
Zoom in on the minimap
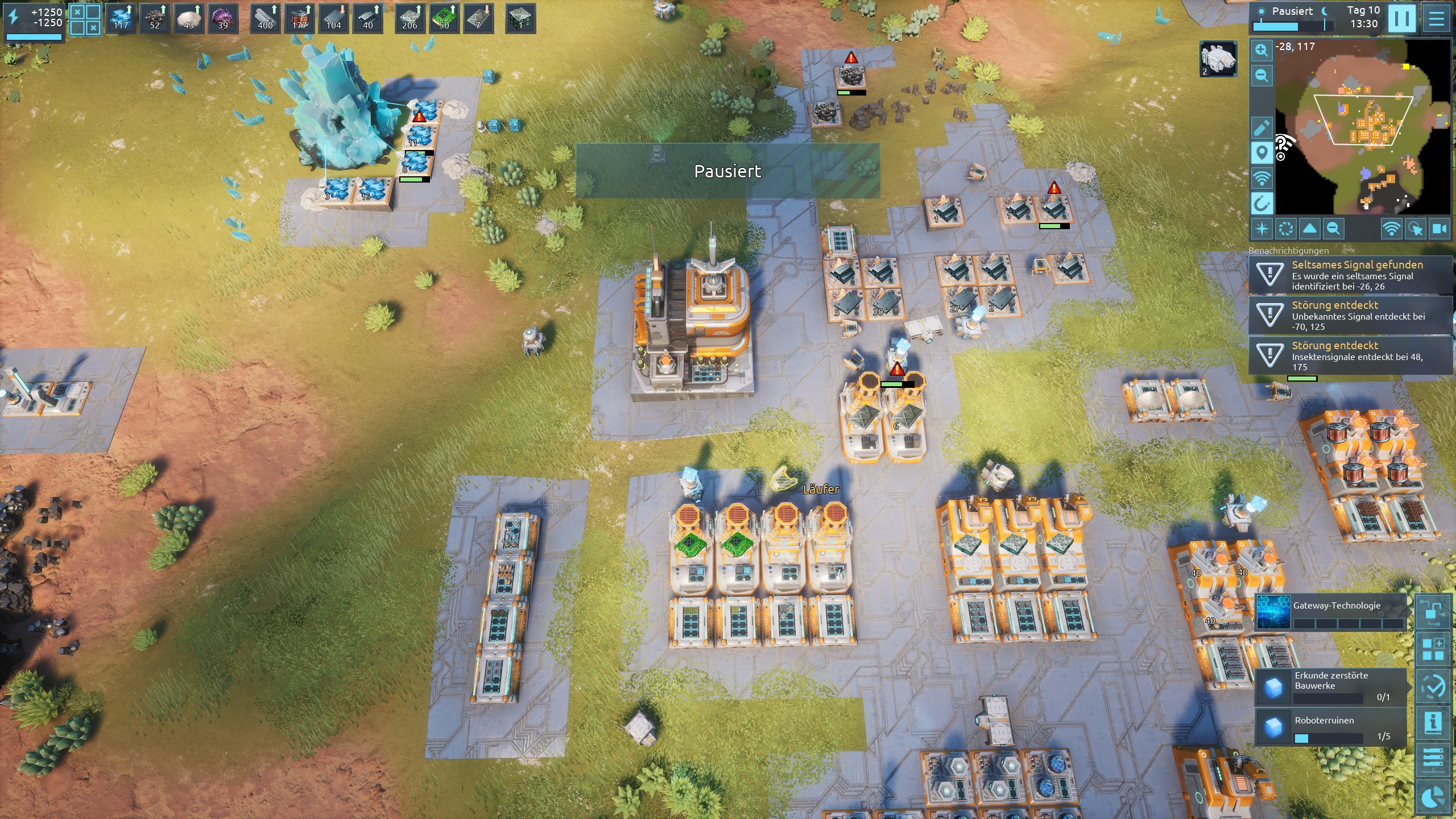point(1261,50)
